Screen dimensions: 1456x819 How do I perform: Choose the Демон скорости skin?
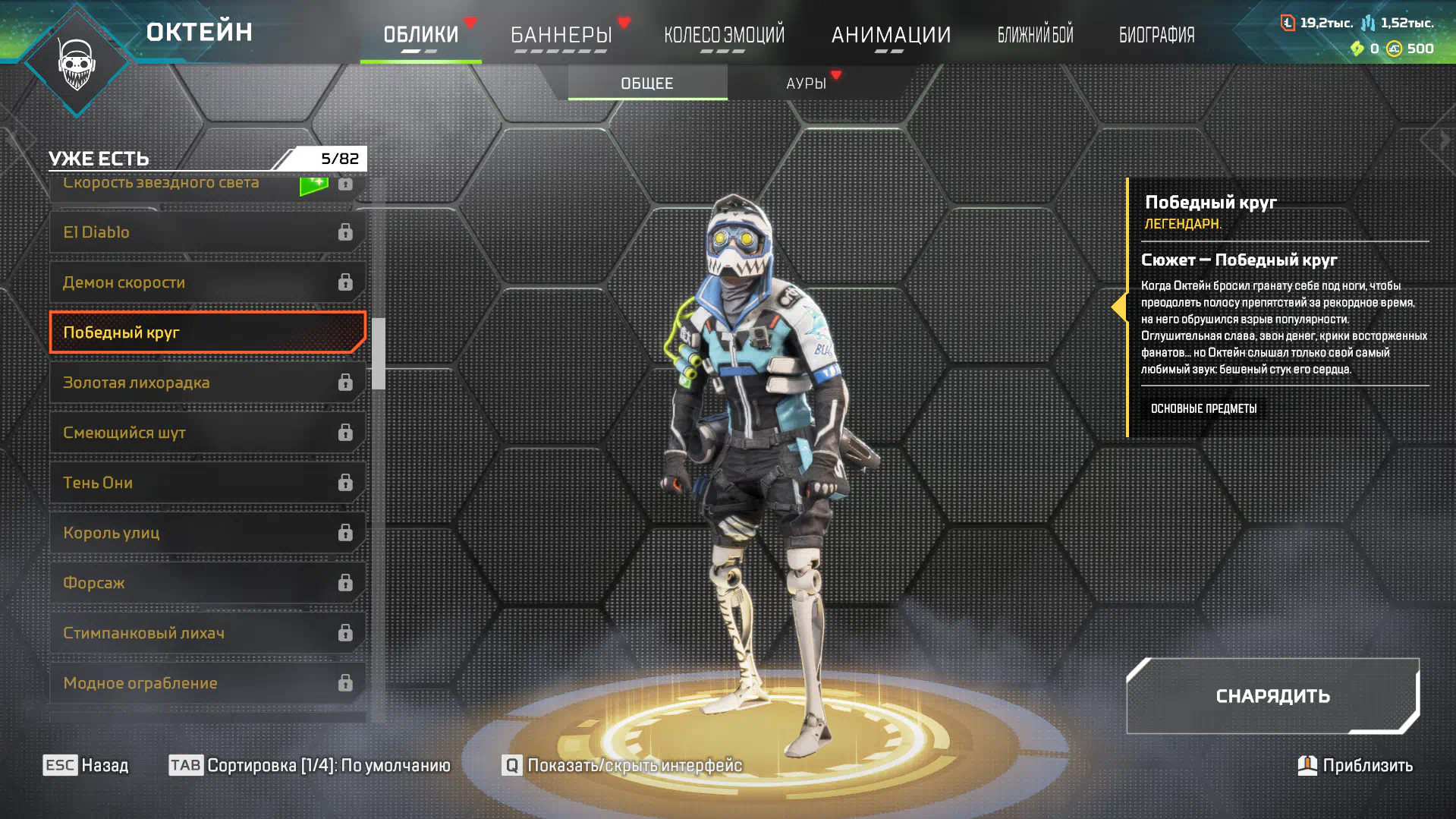point(206,282)
